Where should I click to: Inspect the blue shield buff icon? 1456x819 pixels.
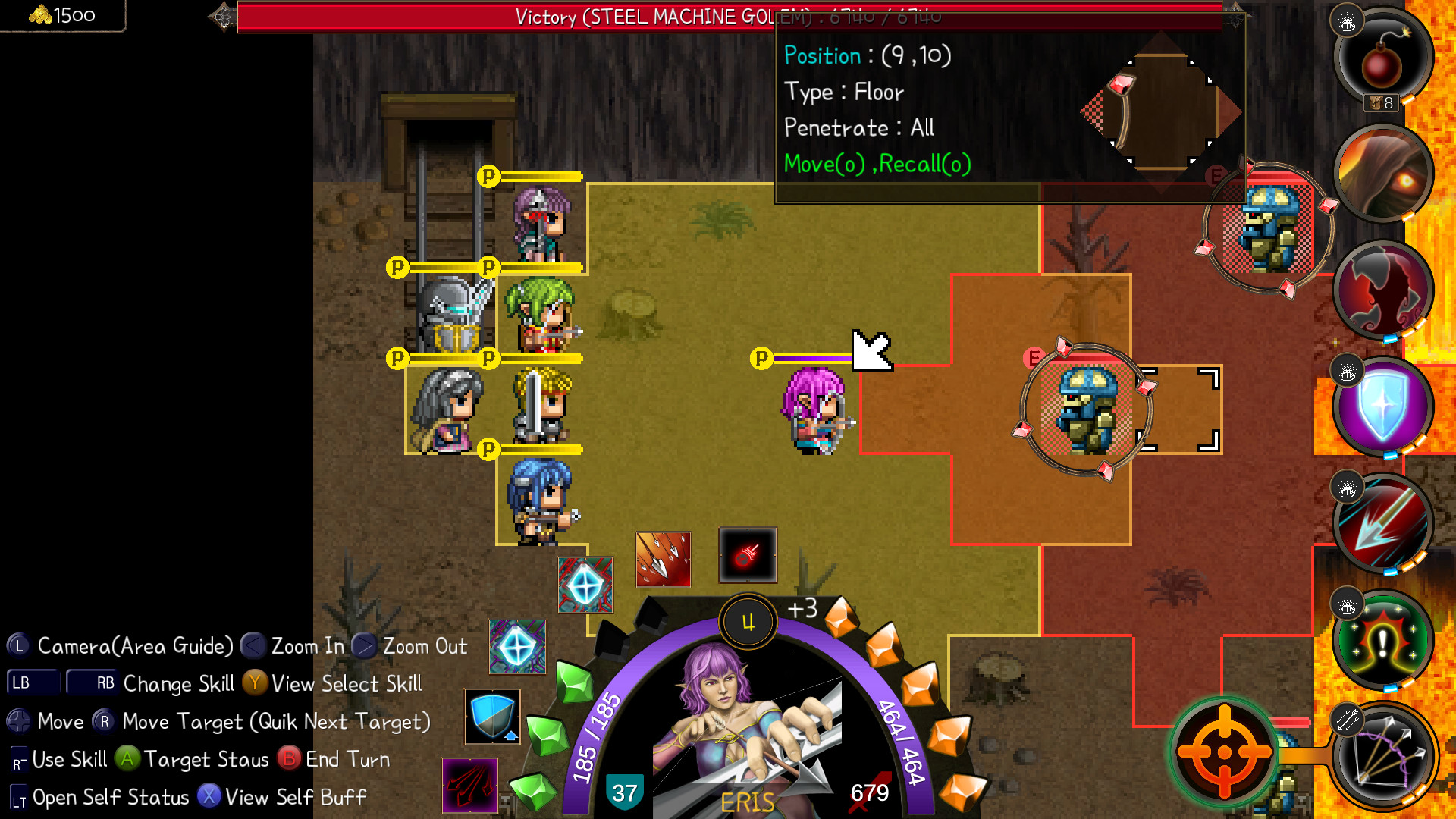click(491, 717)
